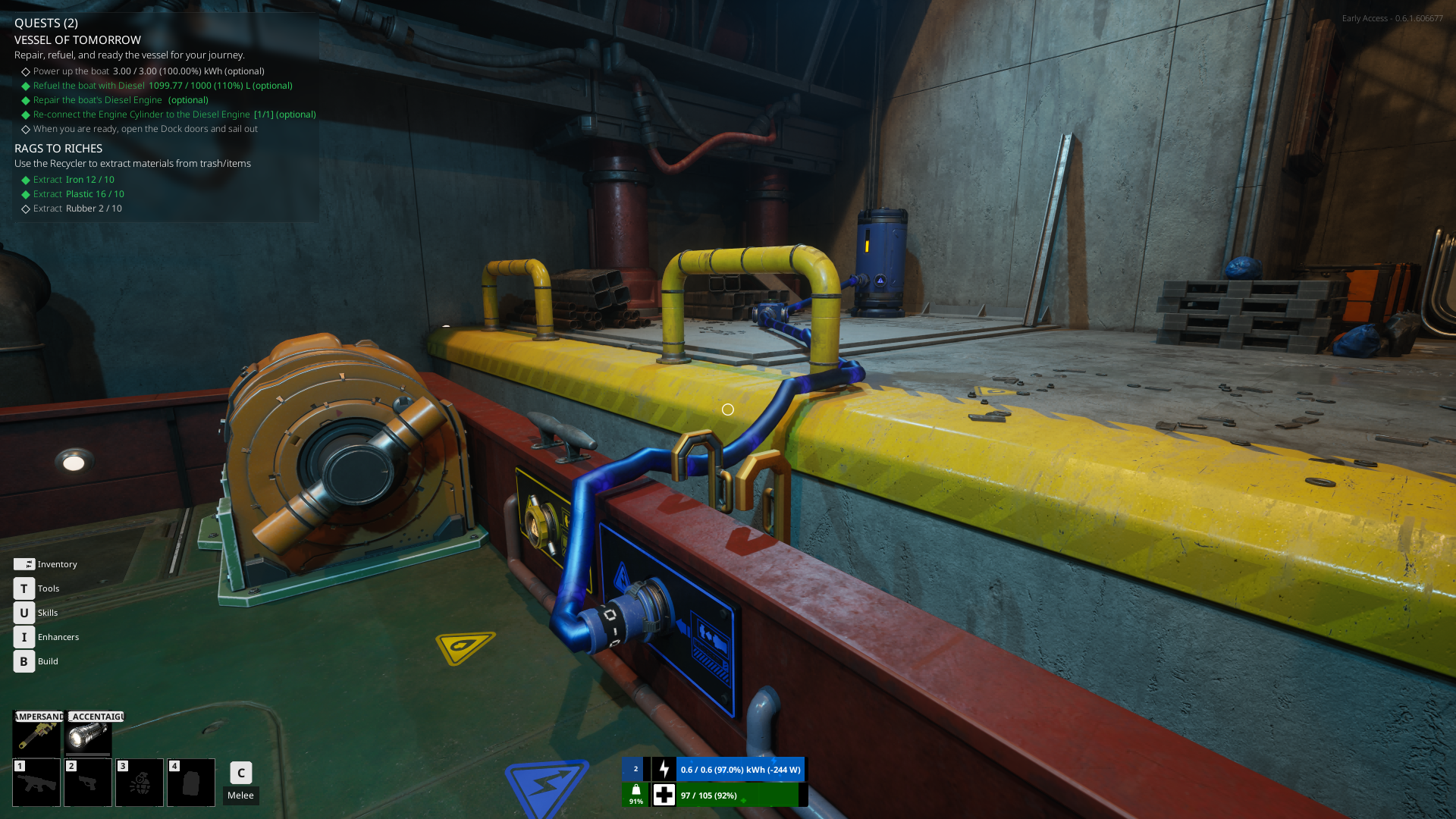Select the Extract Rubber objective
The height and width of the screenshot is (819, 1456).
pyautogui.click(x=77, y=209)
